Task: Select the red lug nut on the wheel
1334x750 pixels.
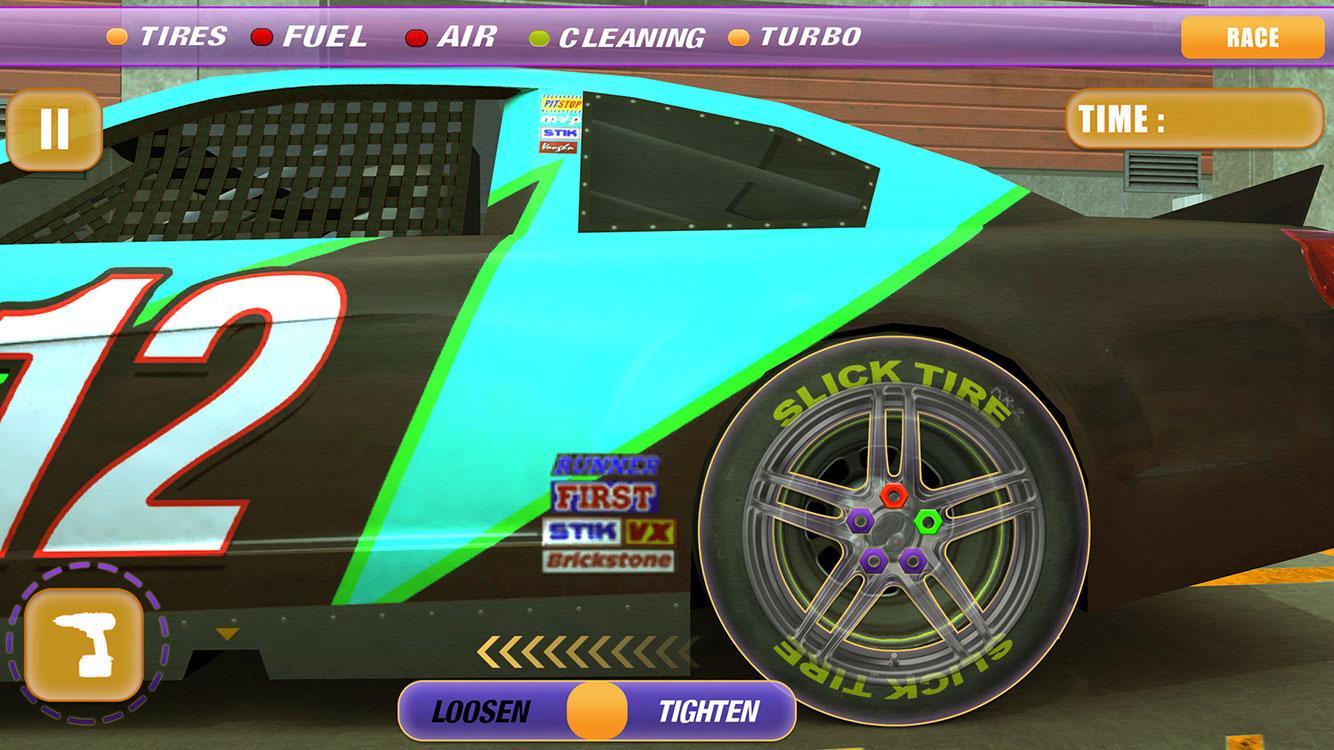Action: [x=894, y=493]
